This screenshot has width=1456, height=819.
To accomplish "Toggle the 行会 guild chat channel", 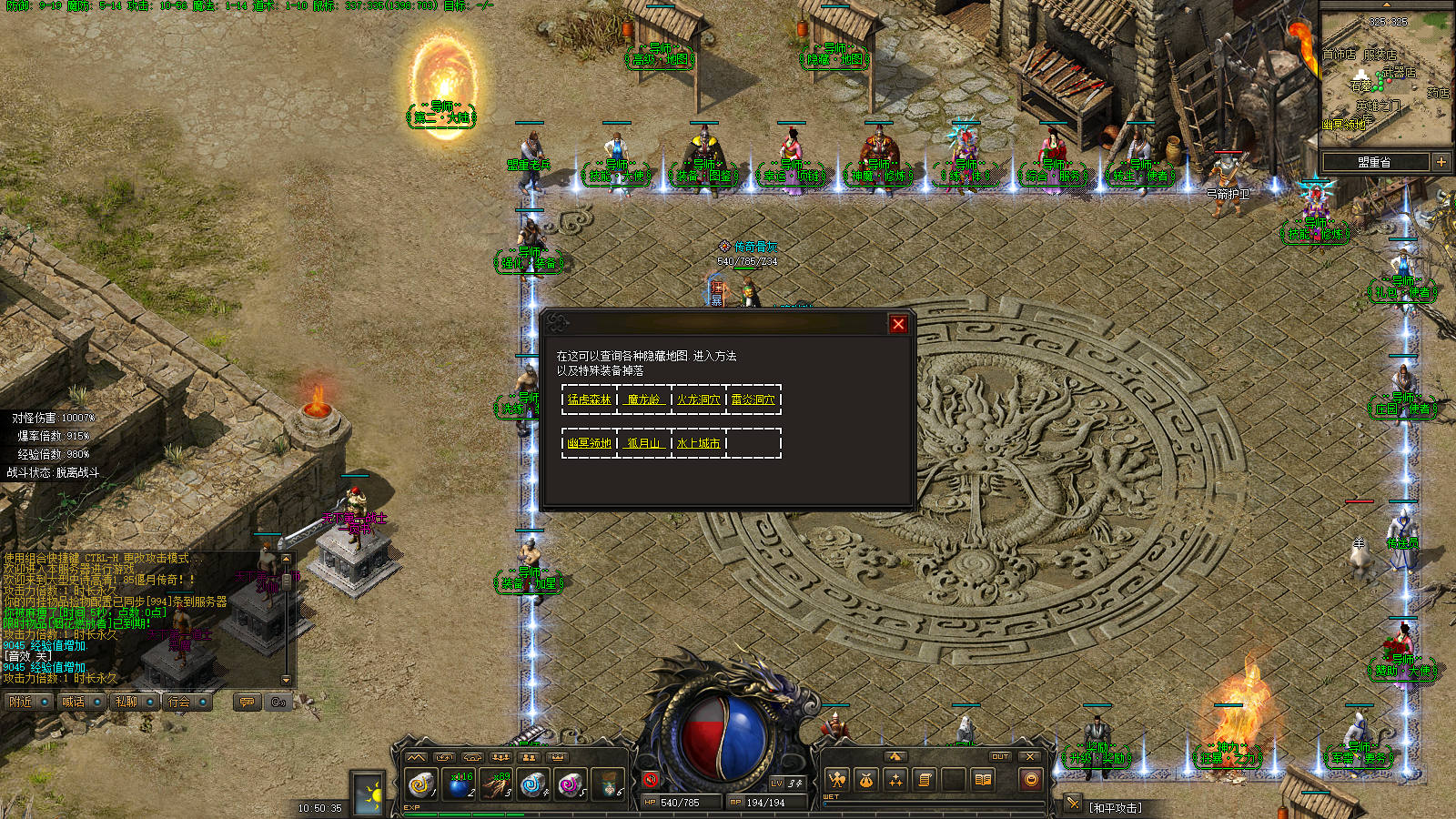I will coord(187,702).
